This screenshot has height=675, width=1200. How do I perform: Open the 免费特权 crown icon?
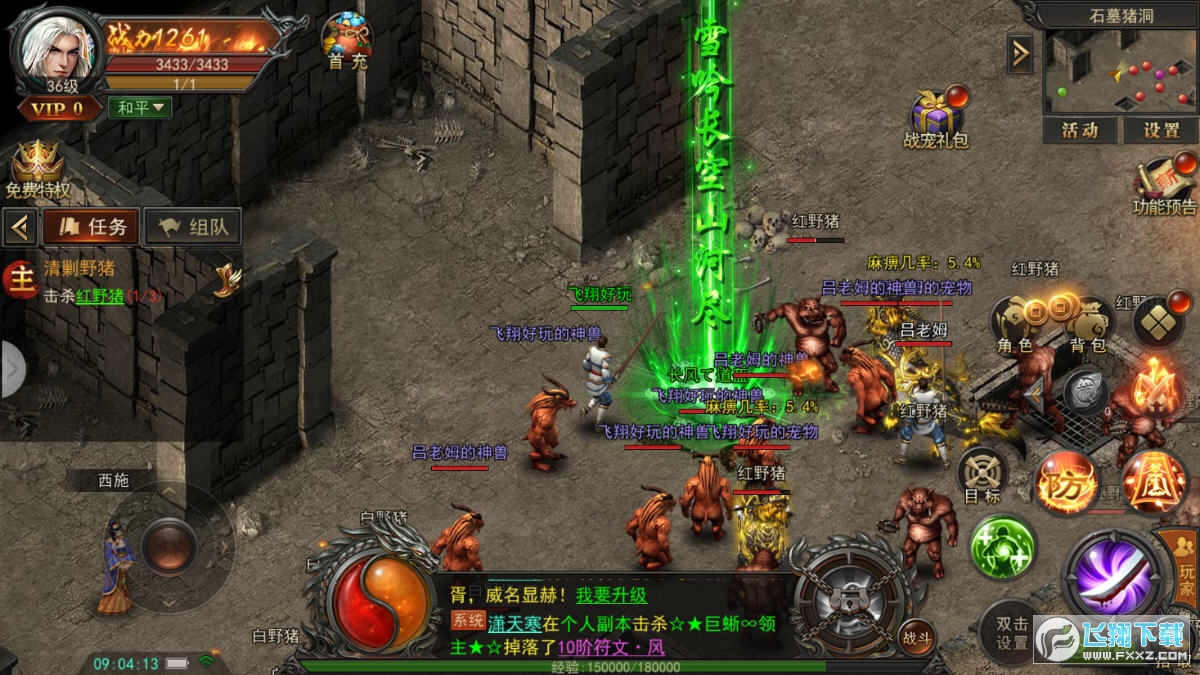(x=37, y=165)
